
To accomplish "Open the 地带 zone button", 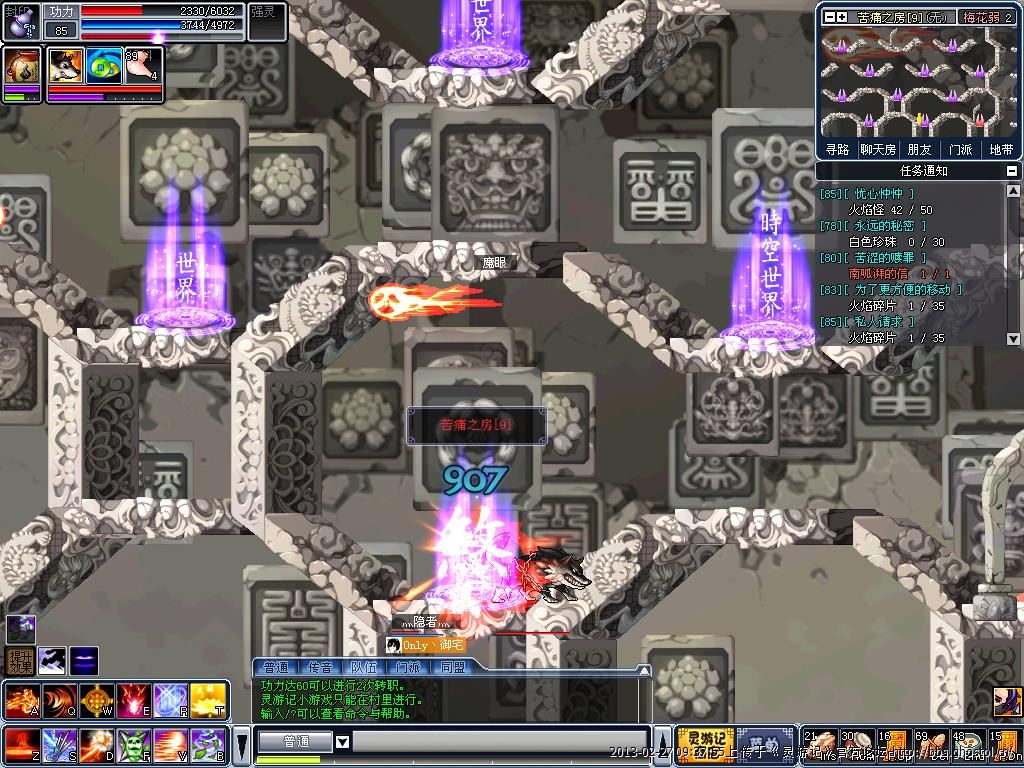I will 1000,149.
